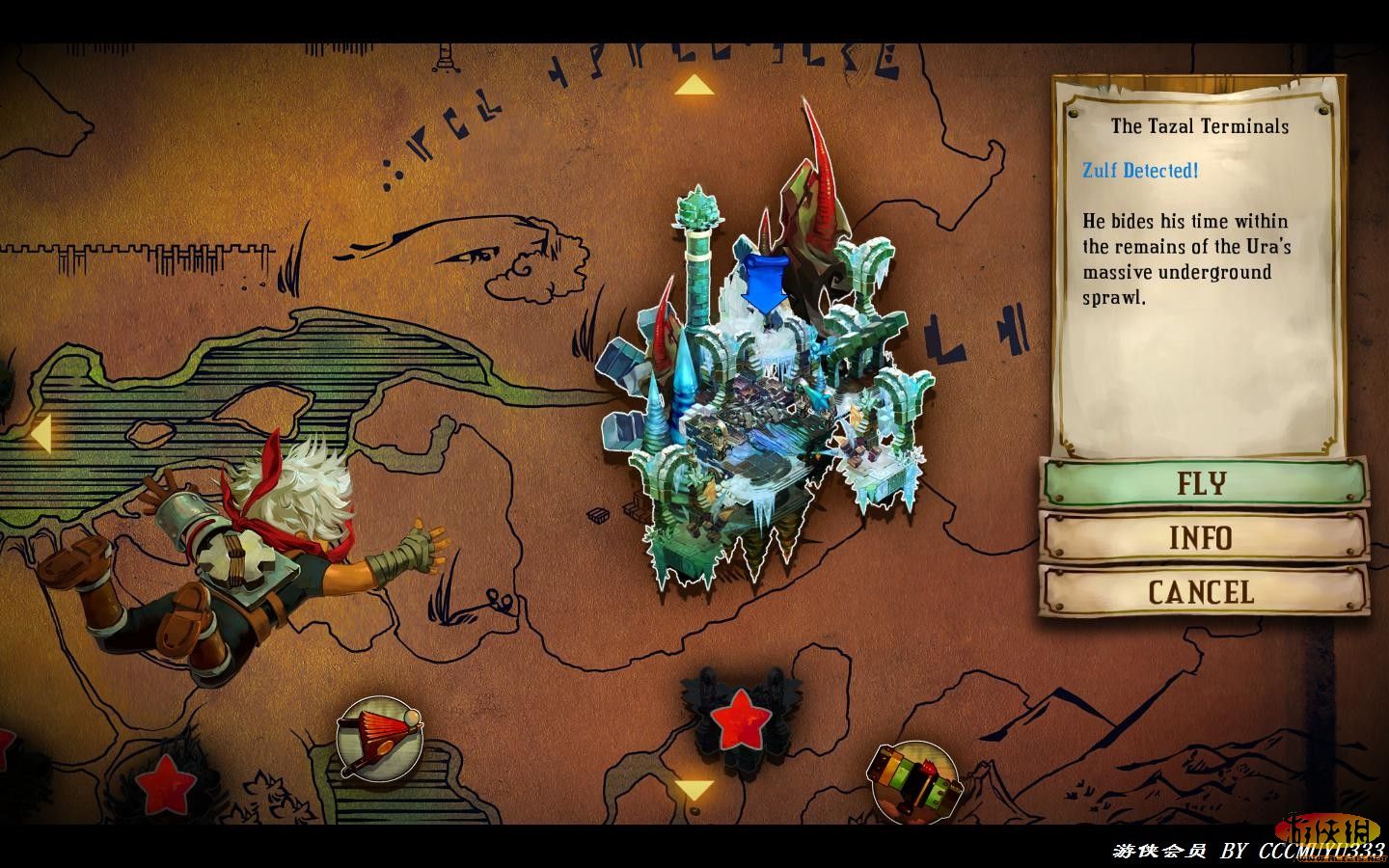Fly to The Tazal Terminals

1203,482
